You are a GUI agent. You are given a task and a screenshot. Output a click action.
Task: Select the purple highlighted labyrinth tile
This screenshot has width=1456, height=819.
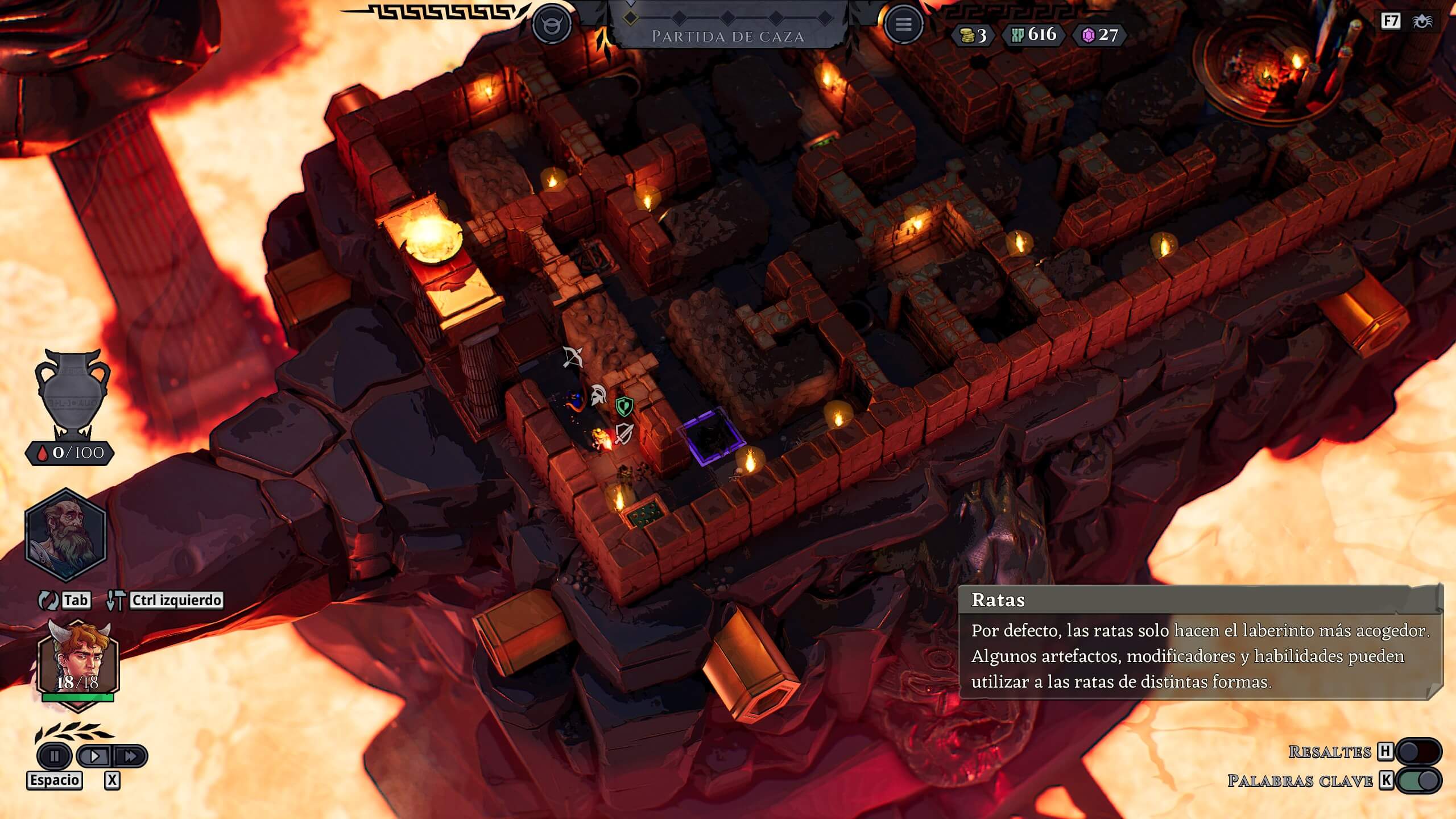pos(712,437)
